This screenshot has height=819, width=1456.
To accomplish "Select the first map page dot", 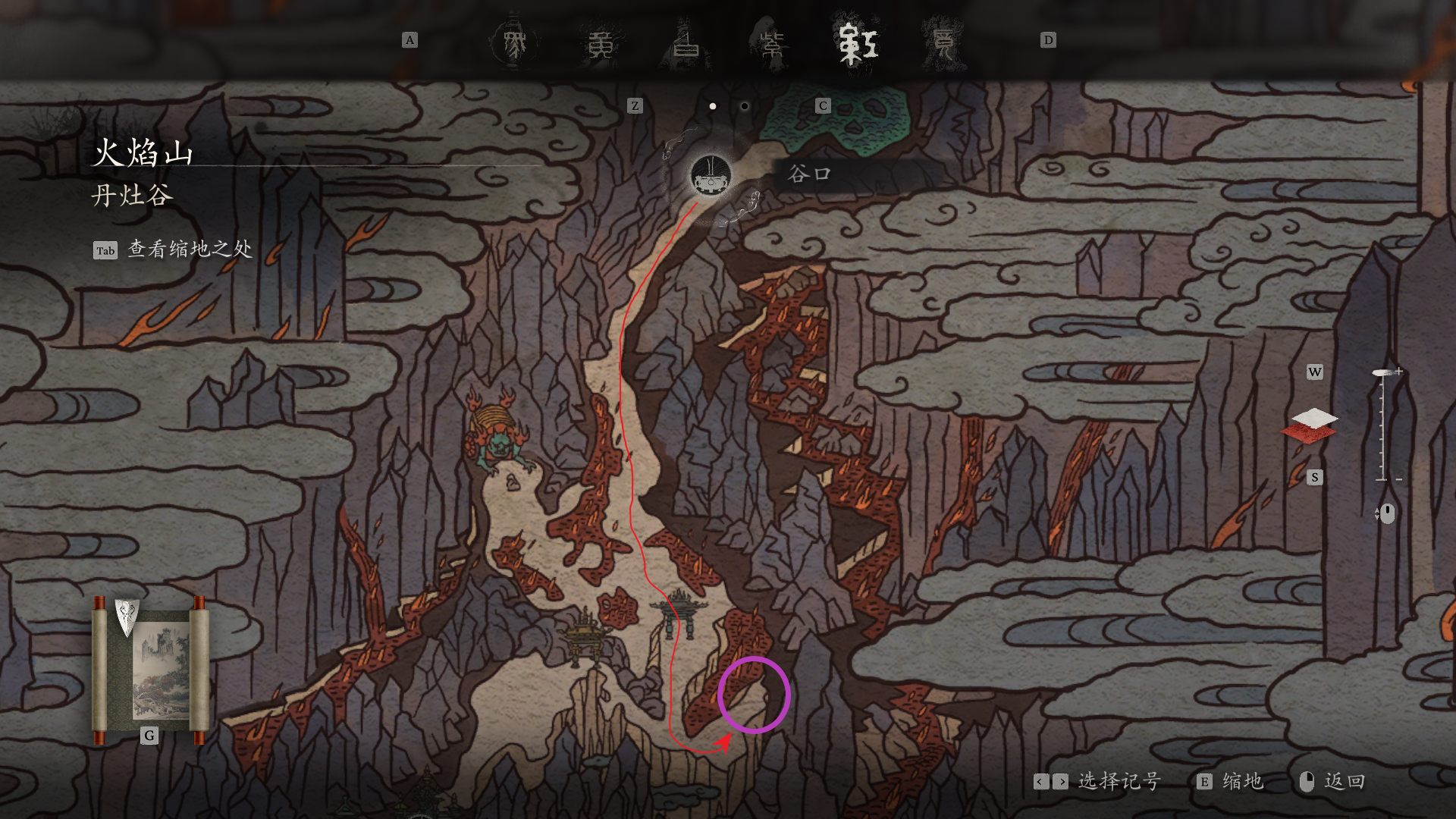I will click(x=713, y=106).
